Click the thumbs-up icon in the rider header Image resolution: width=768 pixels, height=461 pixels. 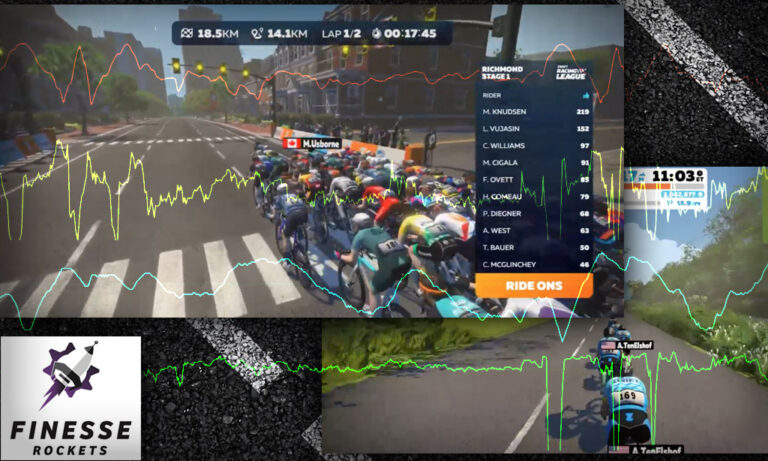click(x=584, y=96)
